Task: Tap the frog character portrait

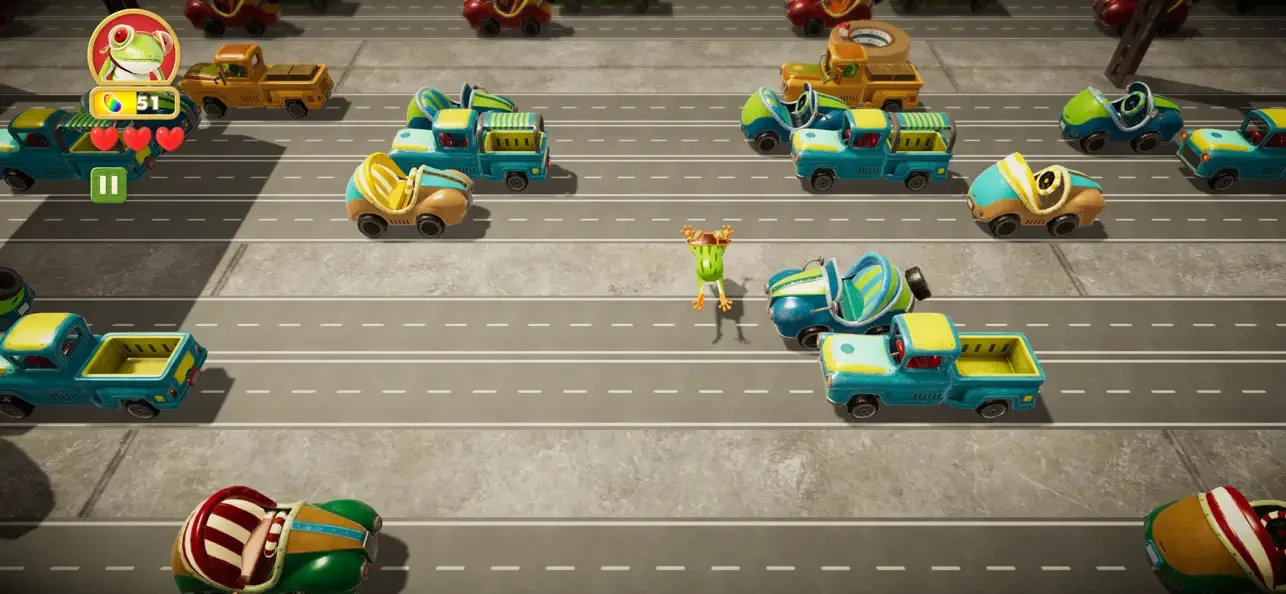Action: pyautogui.click(x=134, y=49)
